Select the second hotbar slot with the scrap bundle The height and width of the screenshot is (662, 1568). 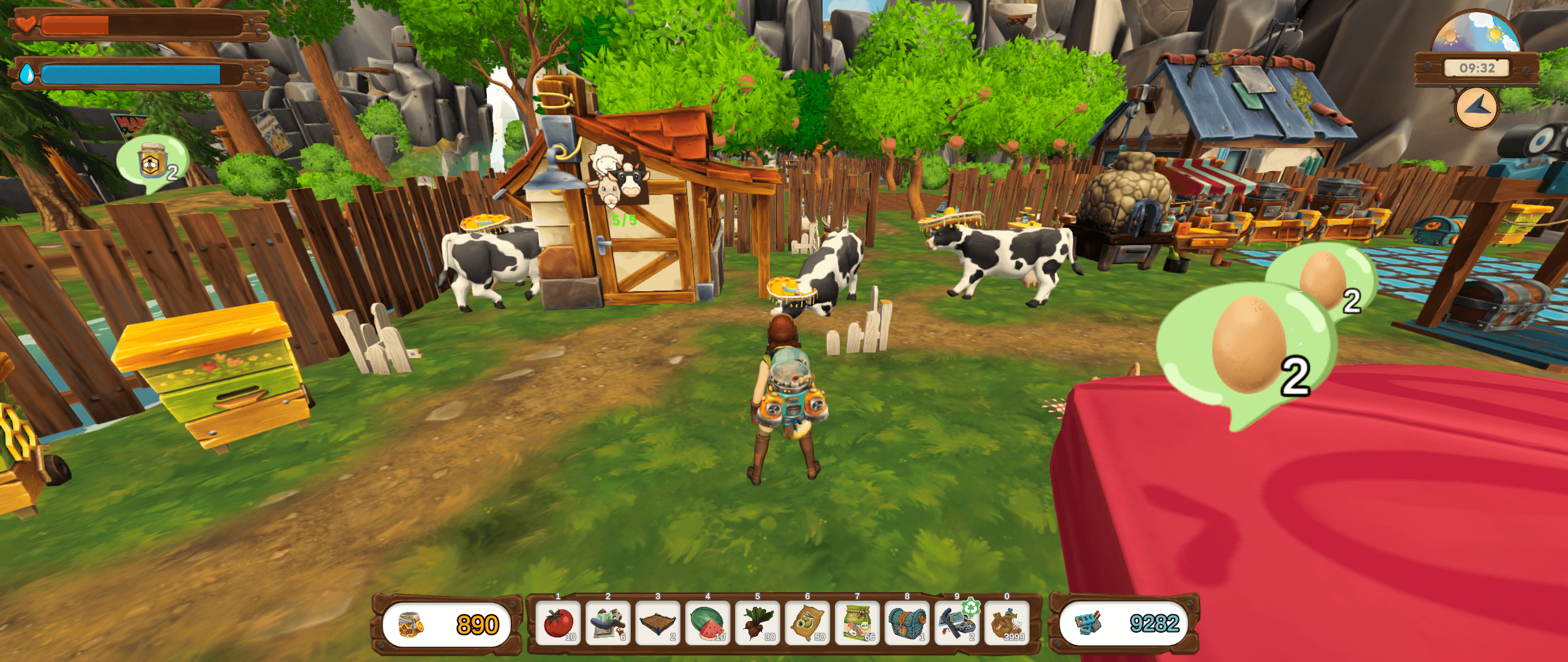608,623
